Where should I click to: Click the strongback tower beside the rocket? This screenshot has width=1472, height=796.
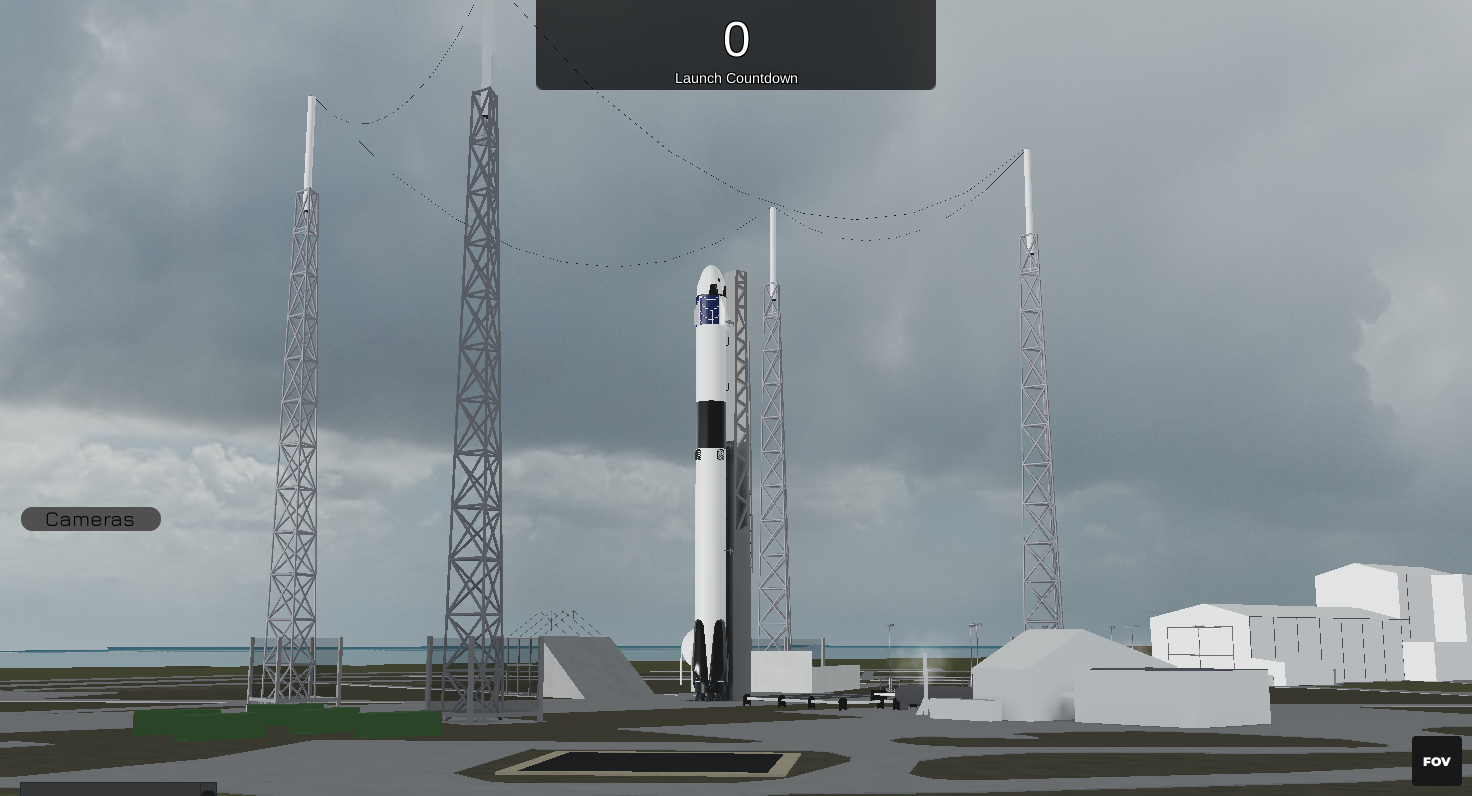pyautogui.click(x=740, y=450)
